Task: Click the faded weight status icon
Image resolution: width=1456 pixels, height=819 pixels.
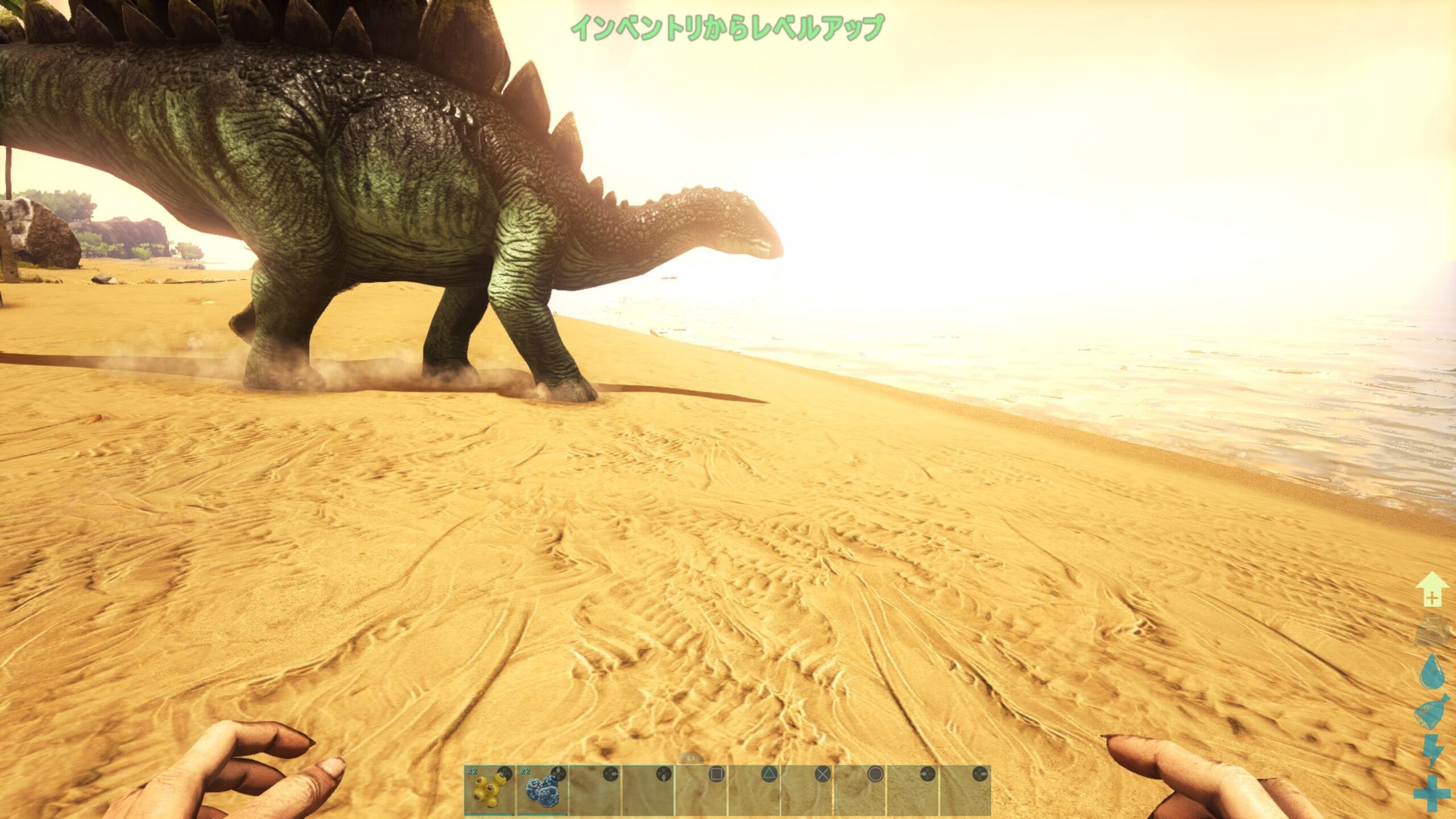Action: coord(1432,631)
